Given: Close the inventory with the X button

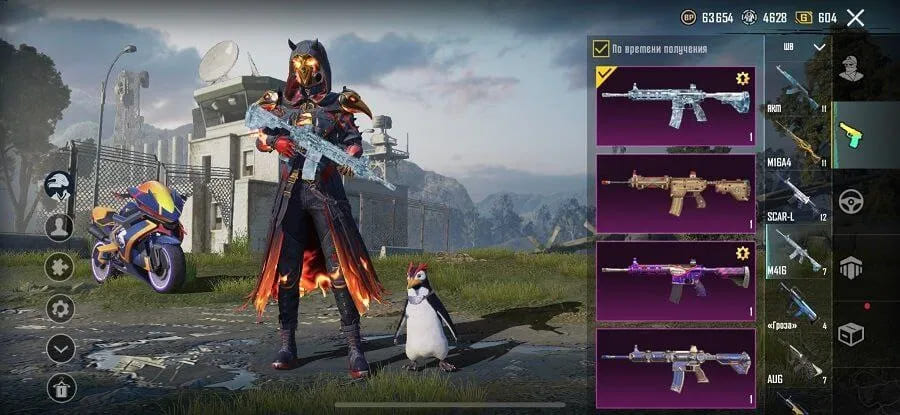Looking at the screenshot, I should pos(855,17).
